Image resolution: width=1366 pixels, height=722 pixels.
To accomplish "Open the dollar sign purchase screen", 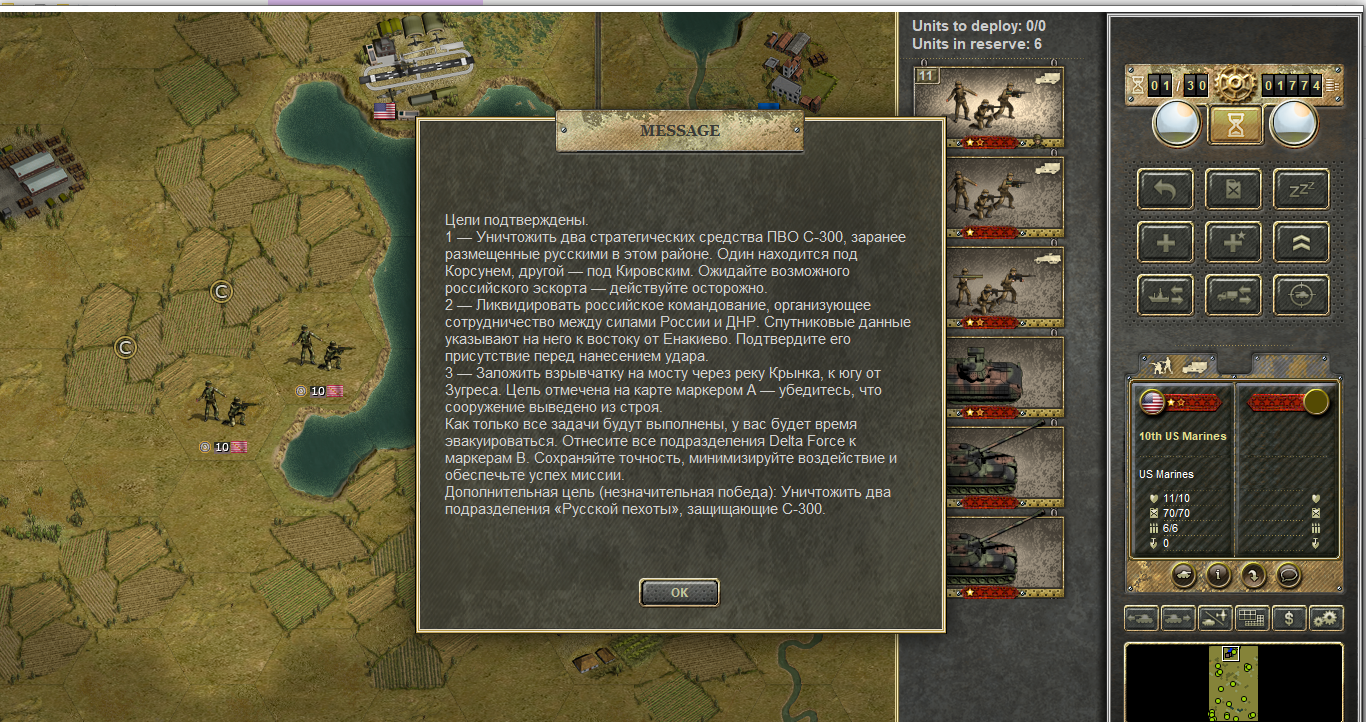I will tap(1289, 618).
